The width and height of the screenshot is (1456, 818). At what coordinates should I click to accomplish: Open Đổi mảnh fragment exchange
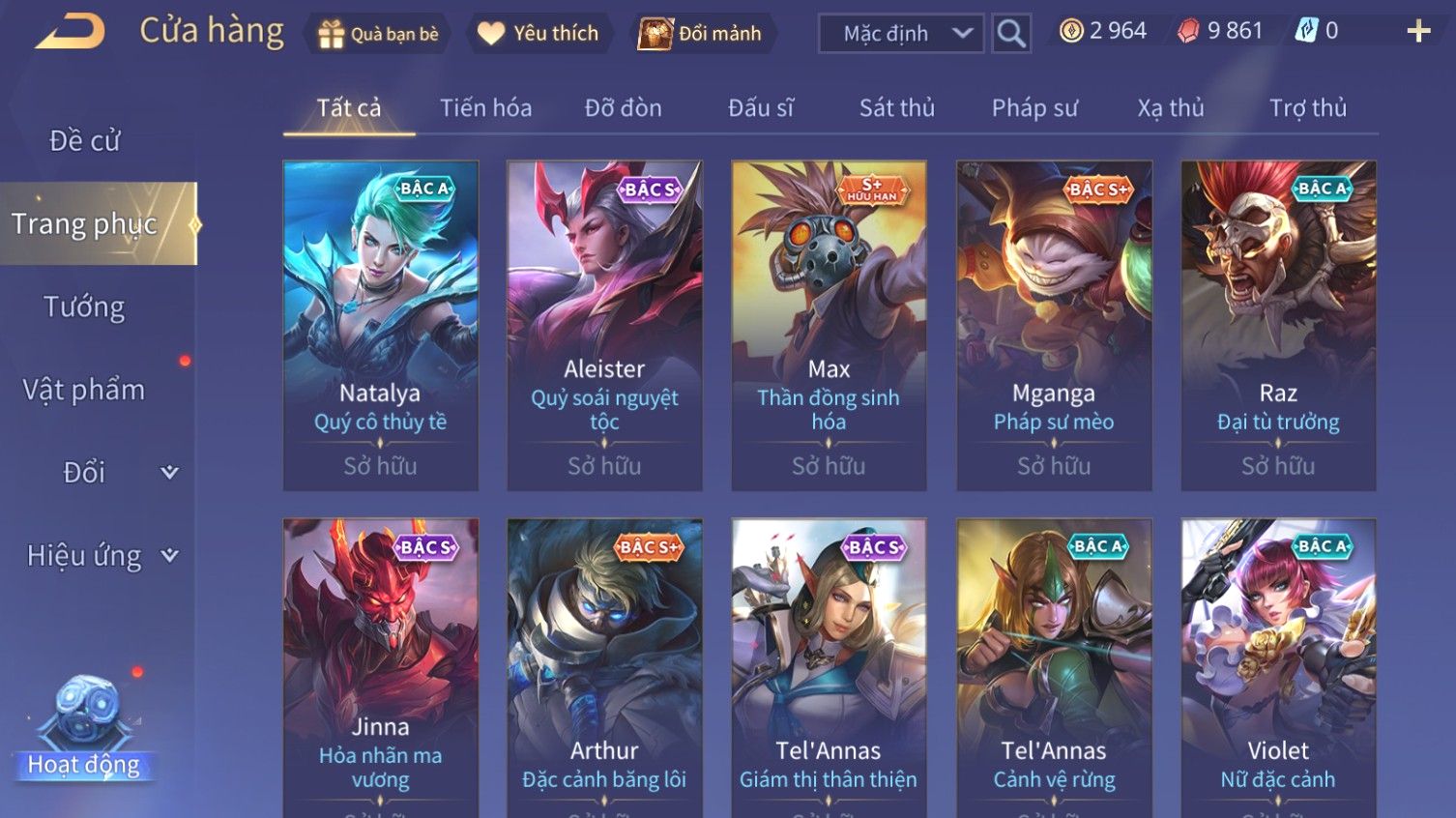coord(700,34)
